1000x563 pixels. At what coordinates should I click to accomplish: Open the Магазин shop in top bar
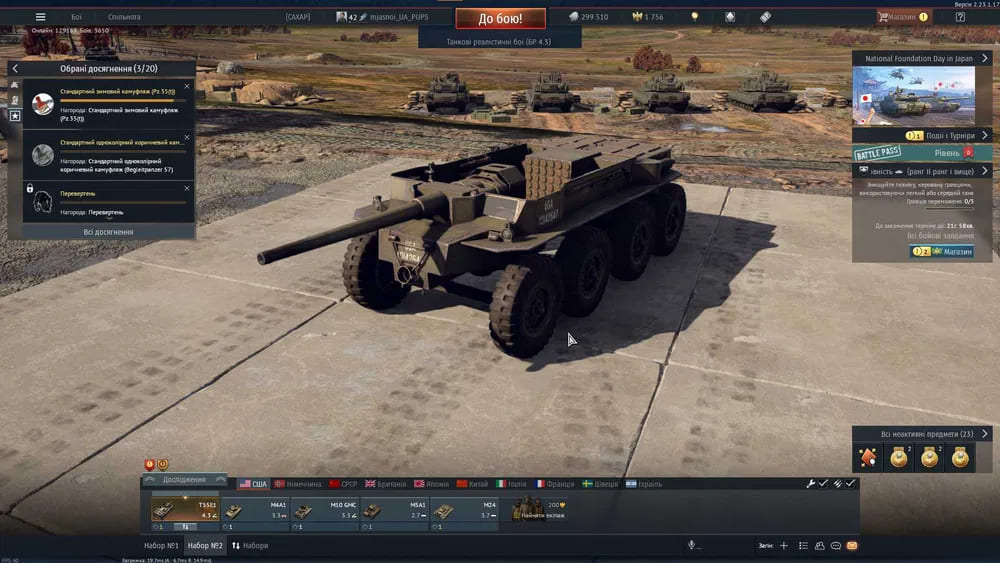coord(903,17)
